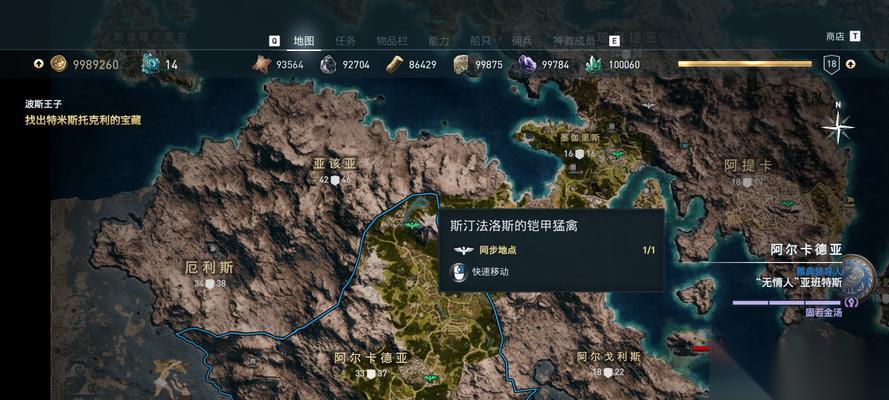Click the plus icon beside drachmae coin

point(38,64)
